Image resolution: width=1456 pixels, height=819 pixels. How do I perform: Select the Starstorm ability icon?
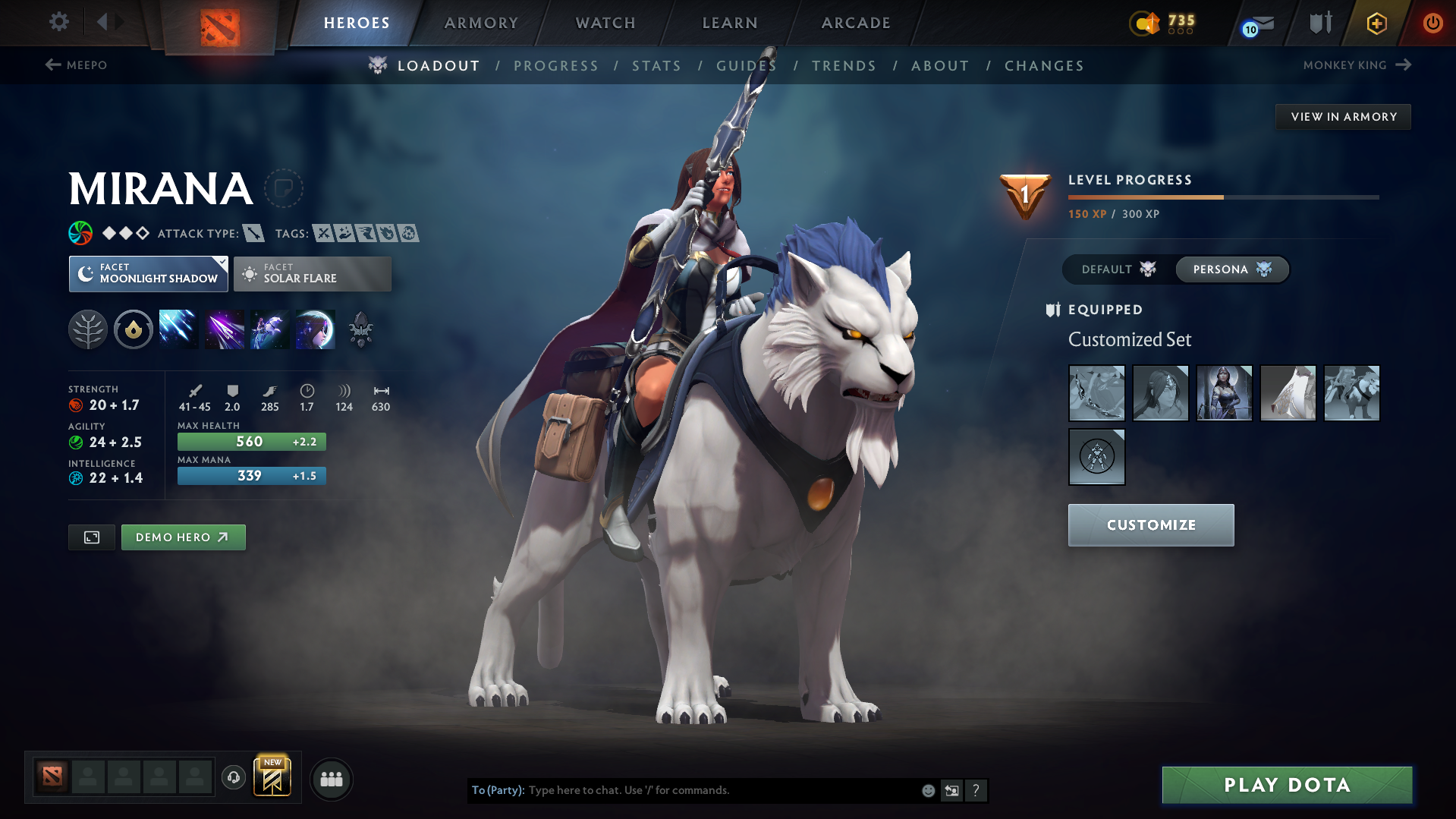(178, 329)
